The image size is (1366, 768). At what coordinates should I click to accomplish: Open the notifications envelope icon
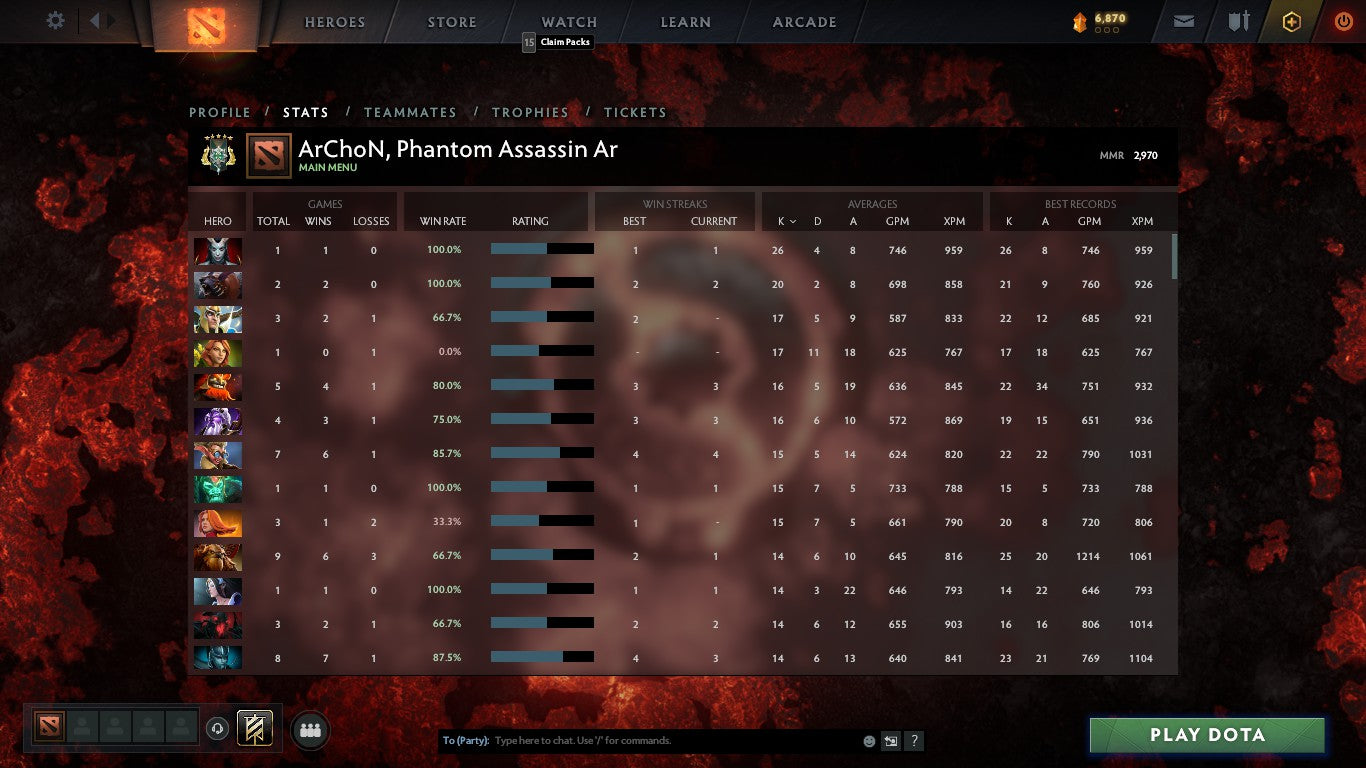coord(1183,20)
